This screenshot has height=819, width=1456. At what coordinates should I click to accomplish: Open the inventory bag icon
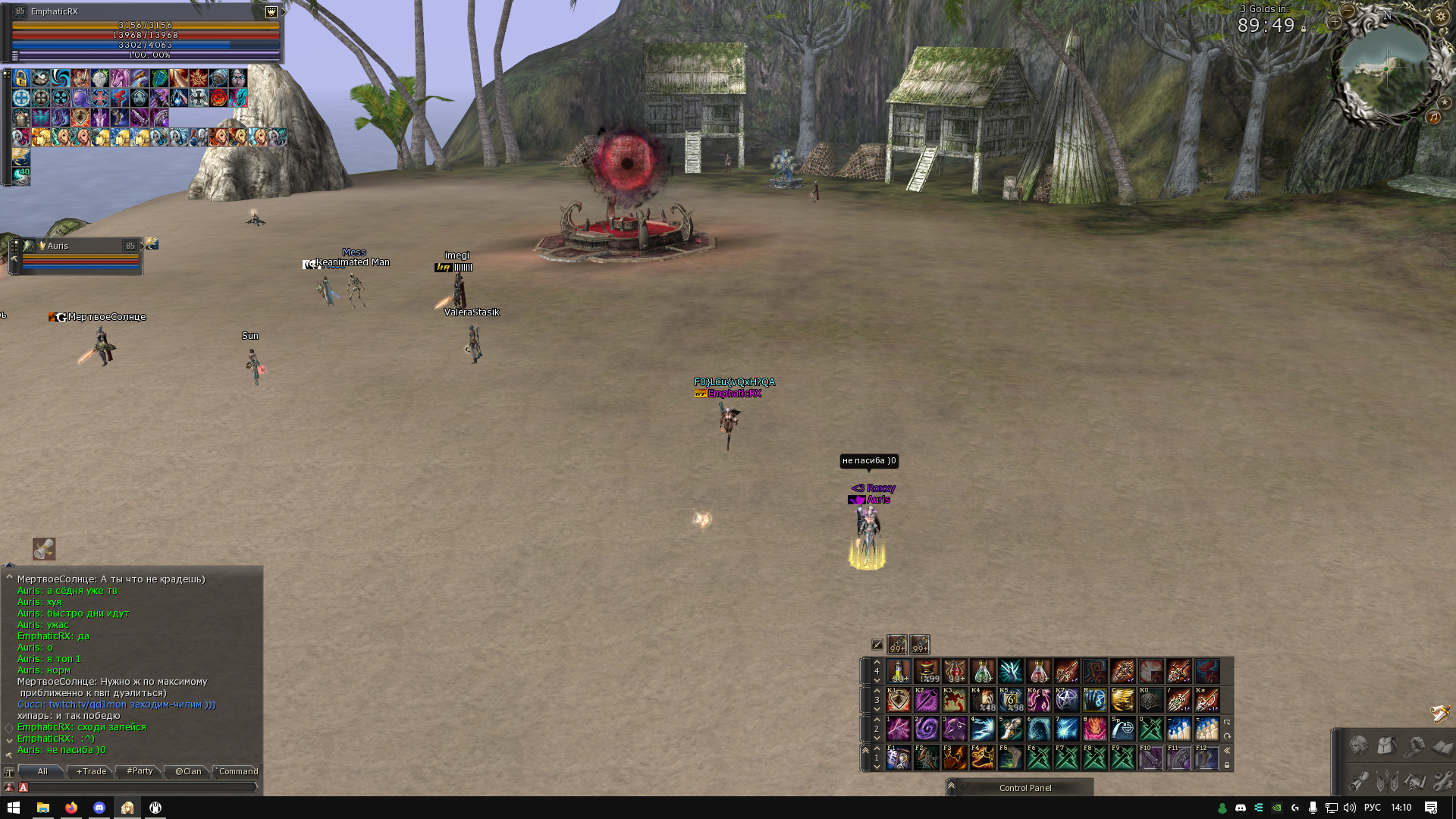[x=1386, y=746]
